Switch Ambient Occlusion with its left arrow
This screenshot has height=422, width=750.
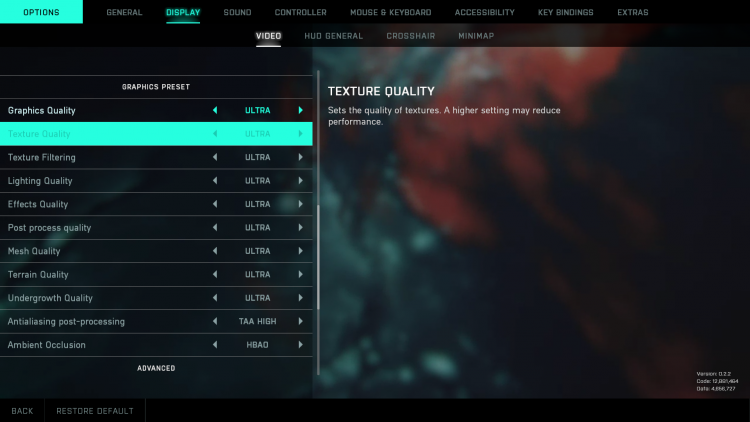click(214, 345)
